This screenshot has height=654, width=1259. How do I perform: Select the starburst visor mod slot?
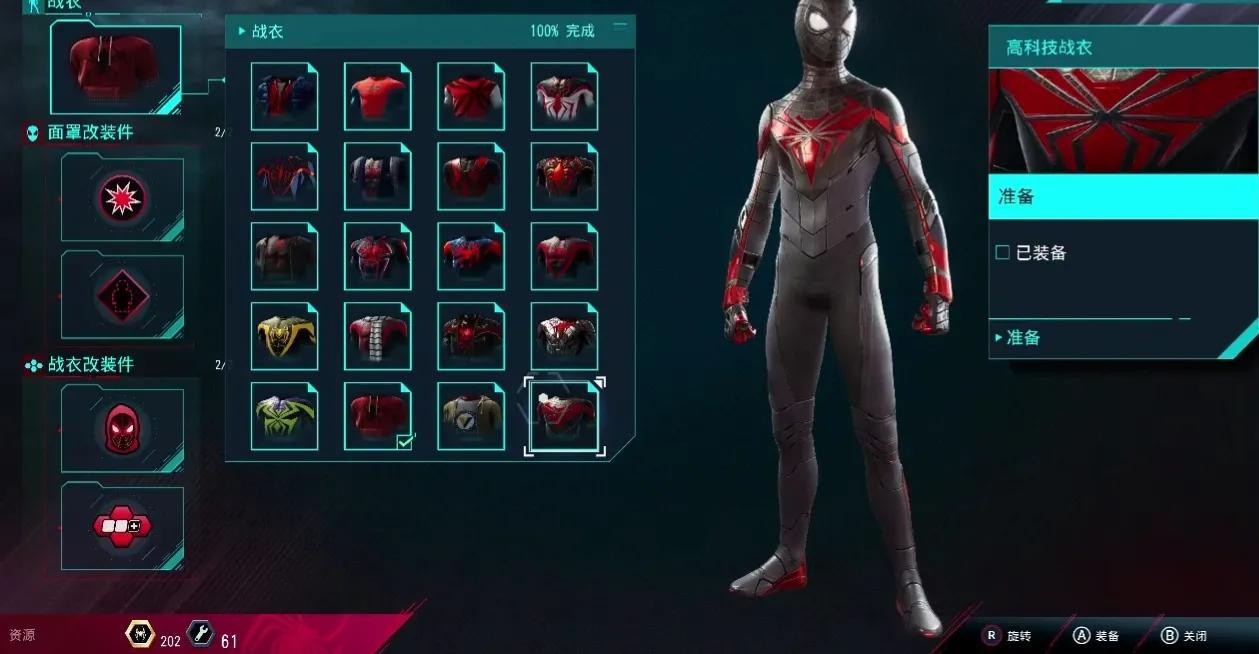(122, 199)
